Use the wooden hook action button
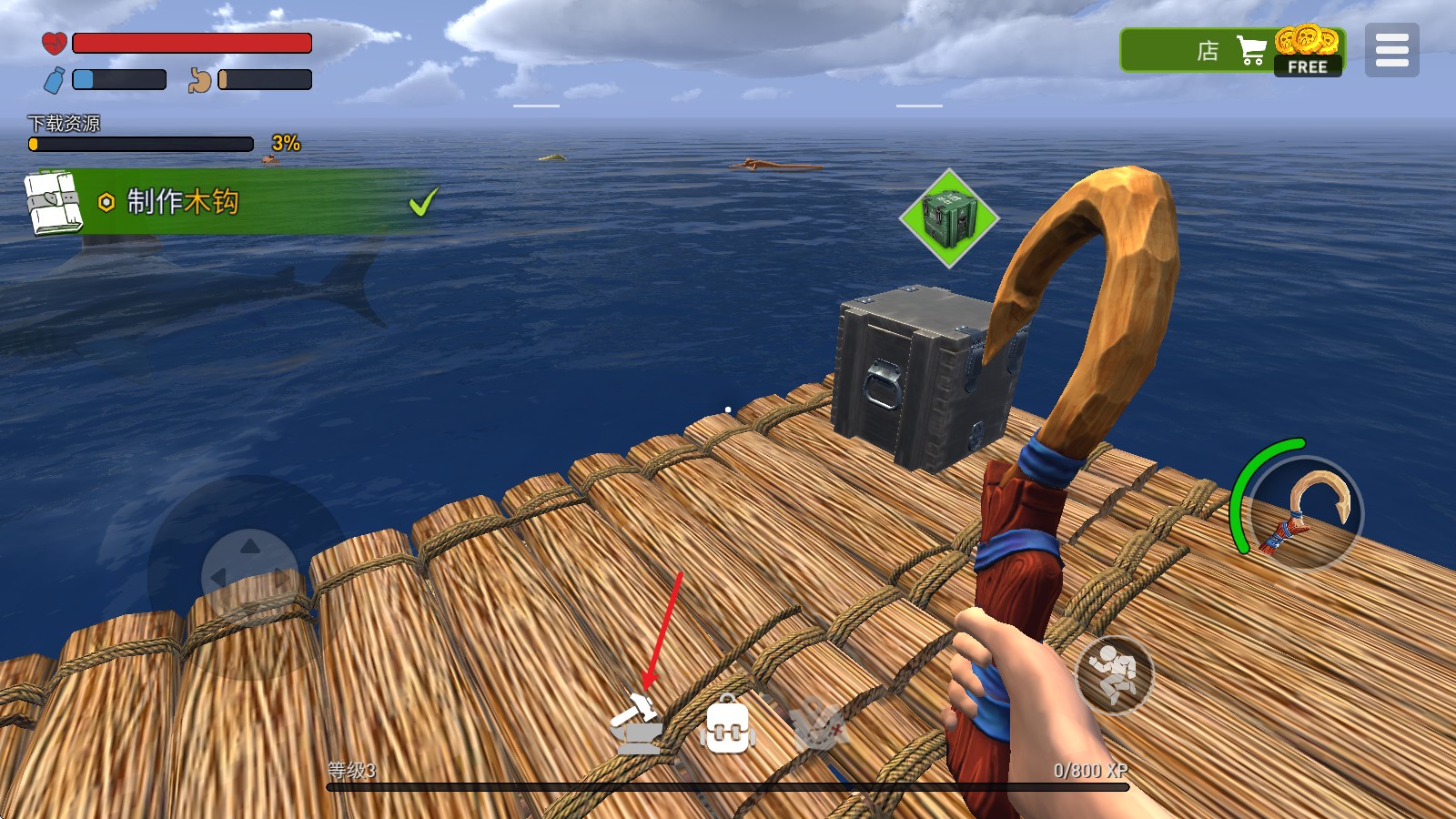This screenshot has height=819, width=1456. [1306, 513]
